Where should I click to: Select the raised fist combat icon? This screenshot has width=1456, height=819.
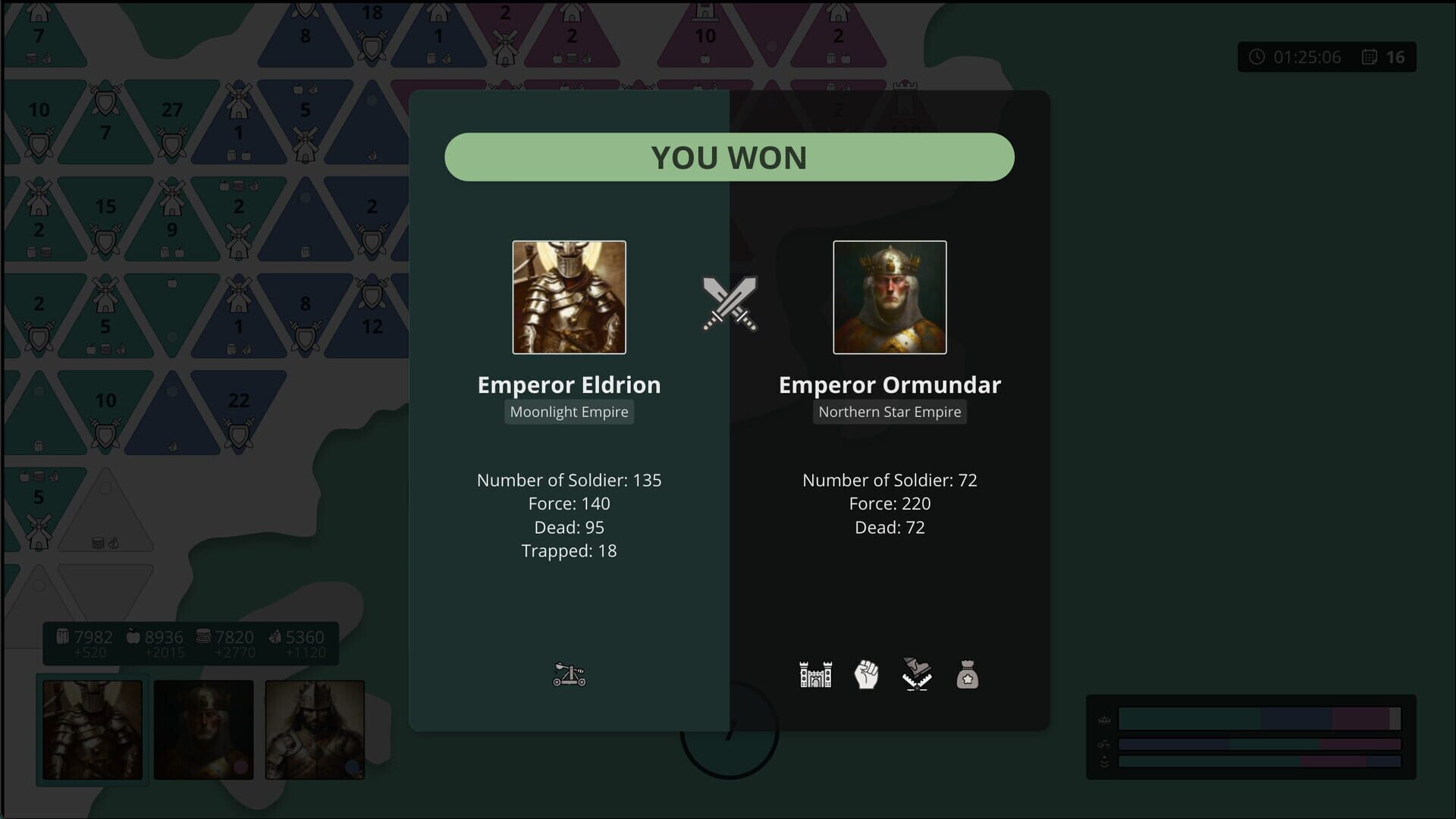pyautogui.click(x=866, y=674)
